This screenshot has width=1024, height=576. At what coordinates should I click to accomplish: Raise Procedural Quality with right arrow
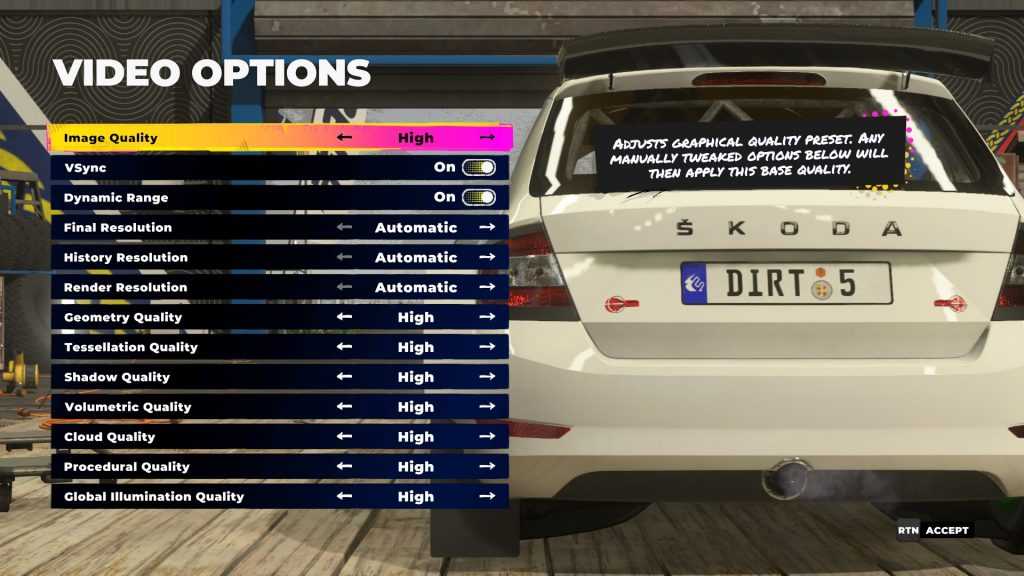point(487,467)
